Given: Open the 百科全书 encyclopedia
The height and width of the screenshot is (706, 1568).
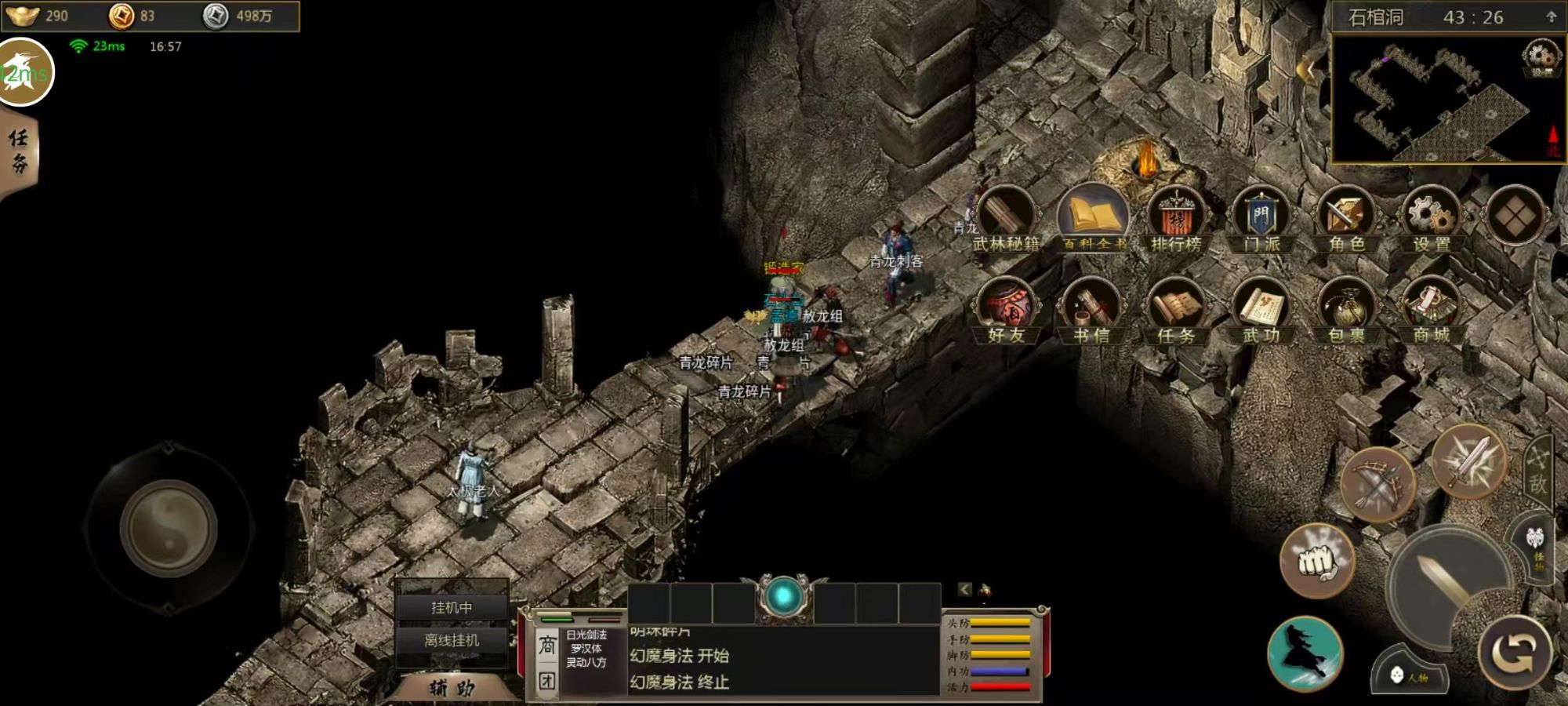Looking at the screenshot, I should coord(1093,220).
